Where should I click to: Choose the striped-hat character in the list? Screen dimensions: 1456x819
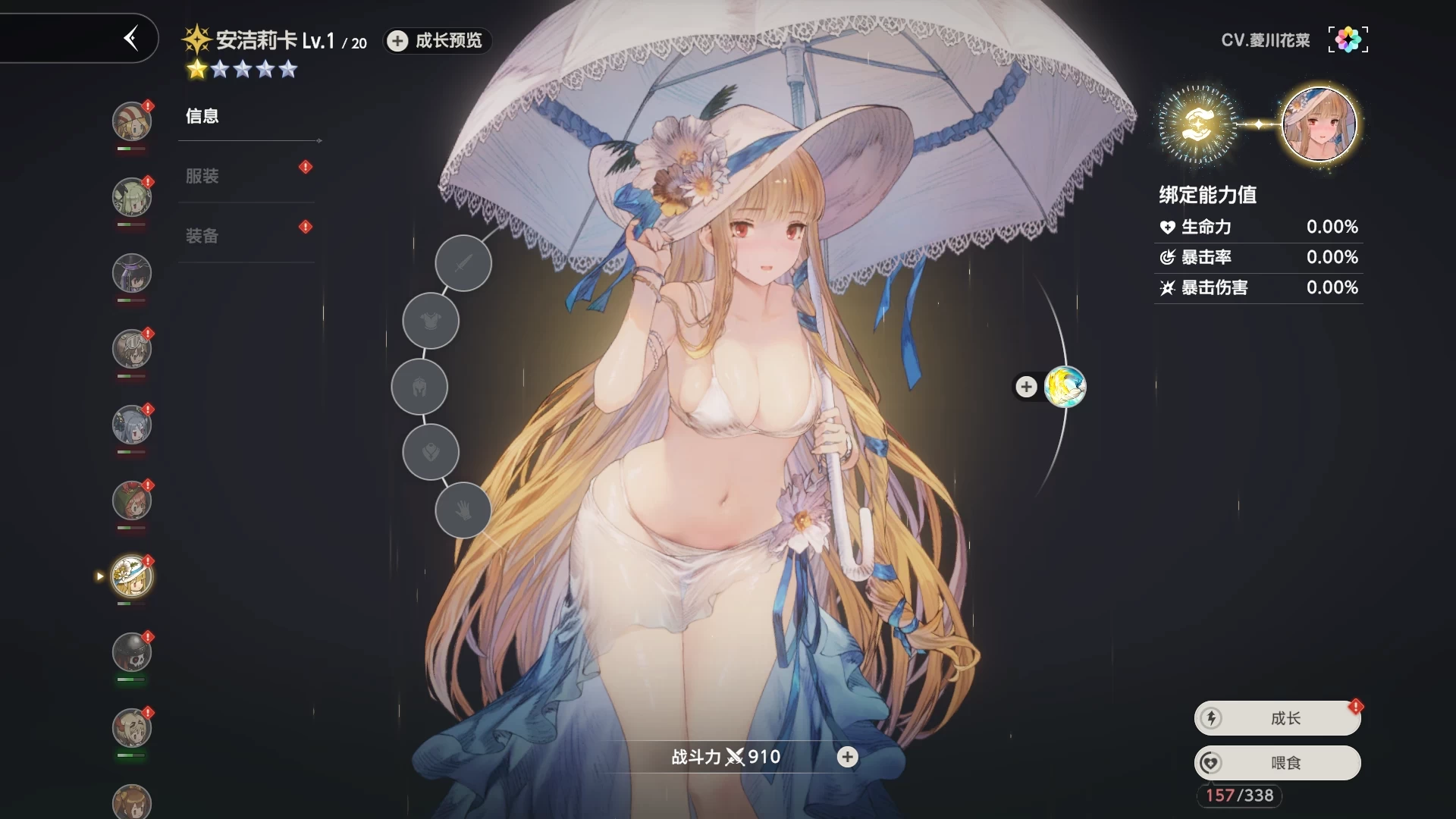[x=132, y=121]
